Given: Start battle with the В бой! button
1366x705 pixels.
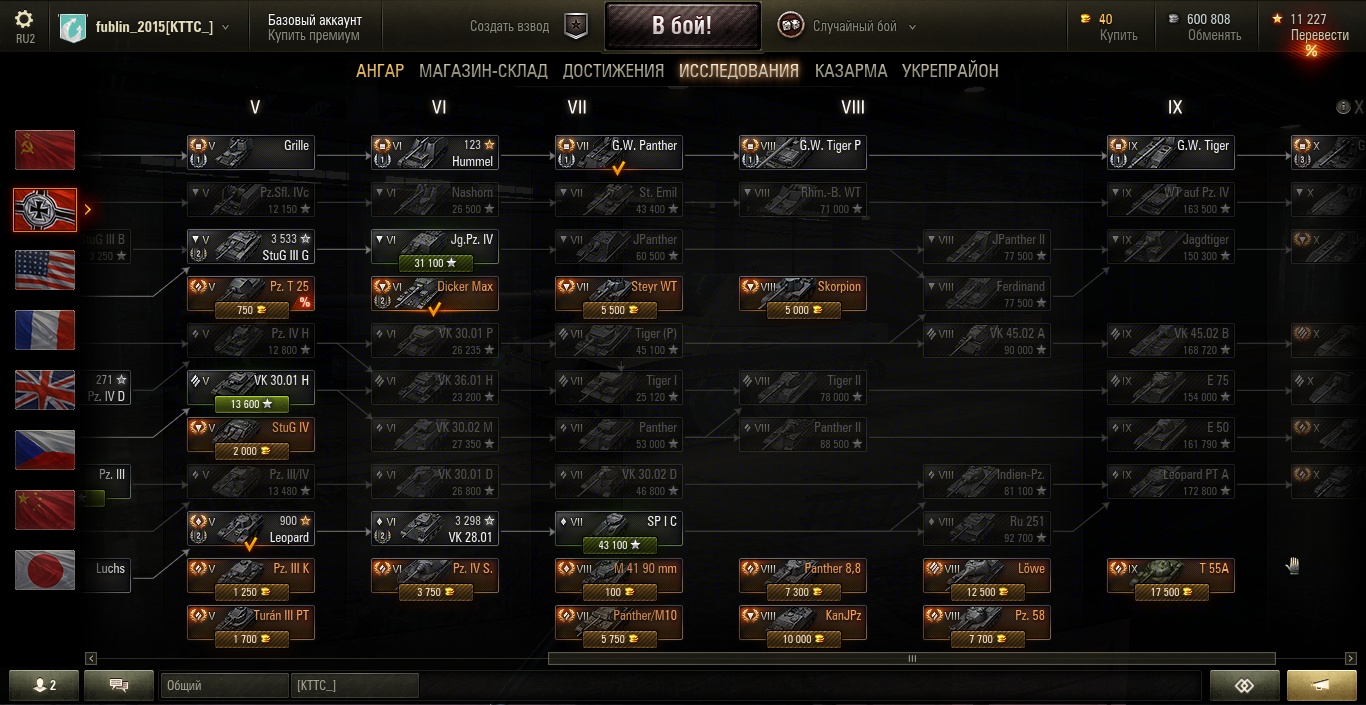Looking at the screenshot, I should tap(682, 26).
